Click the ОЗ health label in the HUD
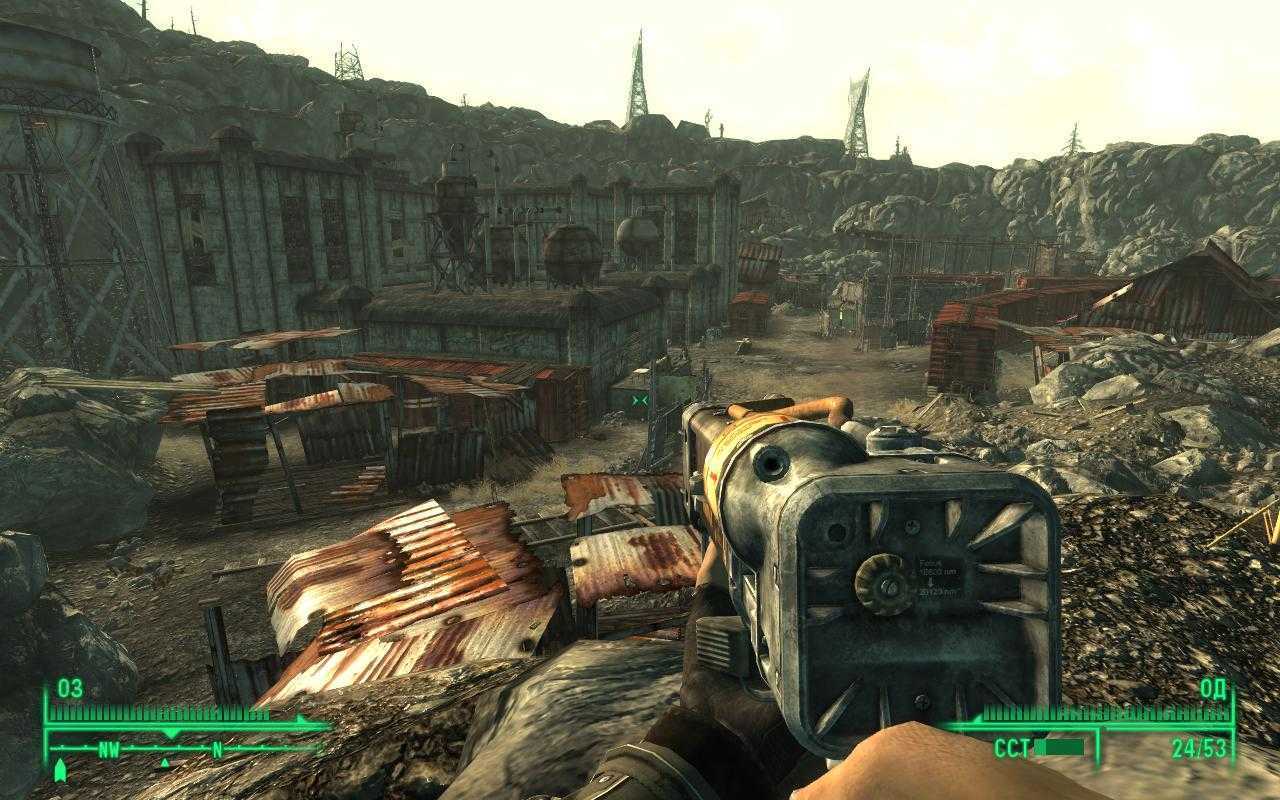The width and height of the screenshot is (1280, 800). pyautogui.click(x=70, y=688)
